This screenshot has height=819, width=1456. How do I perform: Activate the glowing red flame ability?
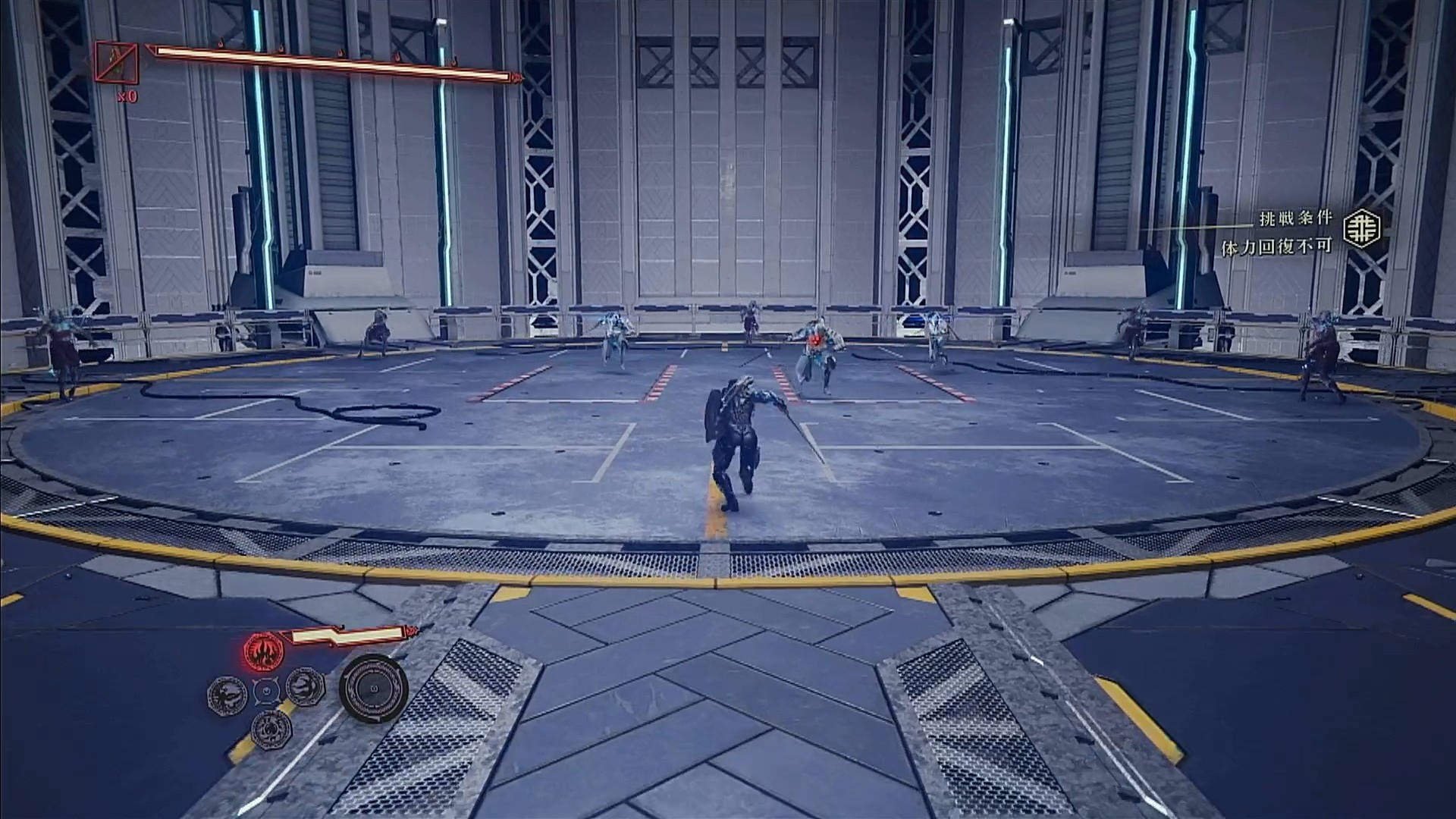tap(264, 650)
